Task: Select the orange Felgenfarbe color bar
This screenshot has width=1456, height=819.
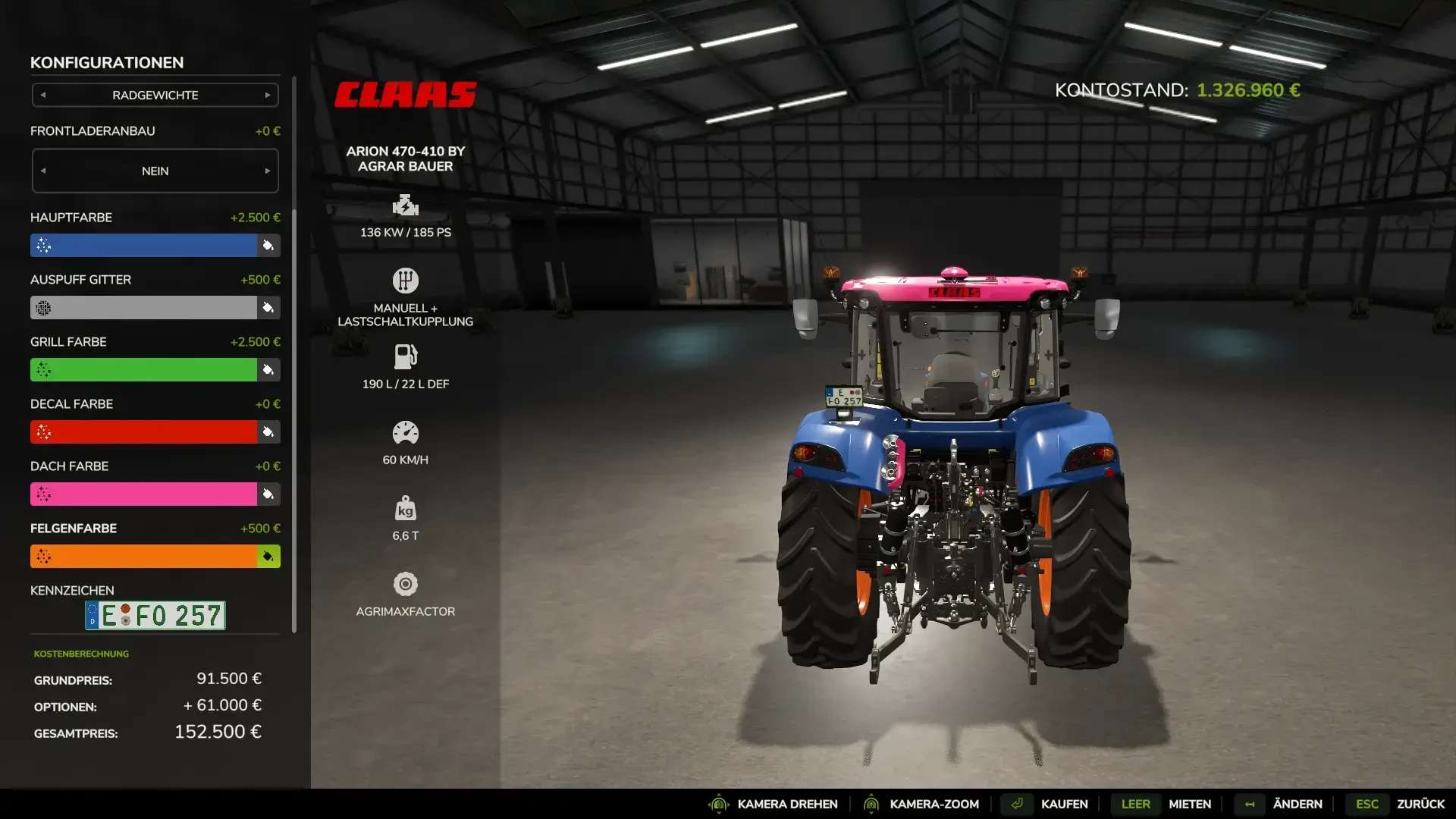Action: point(144,557)
